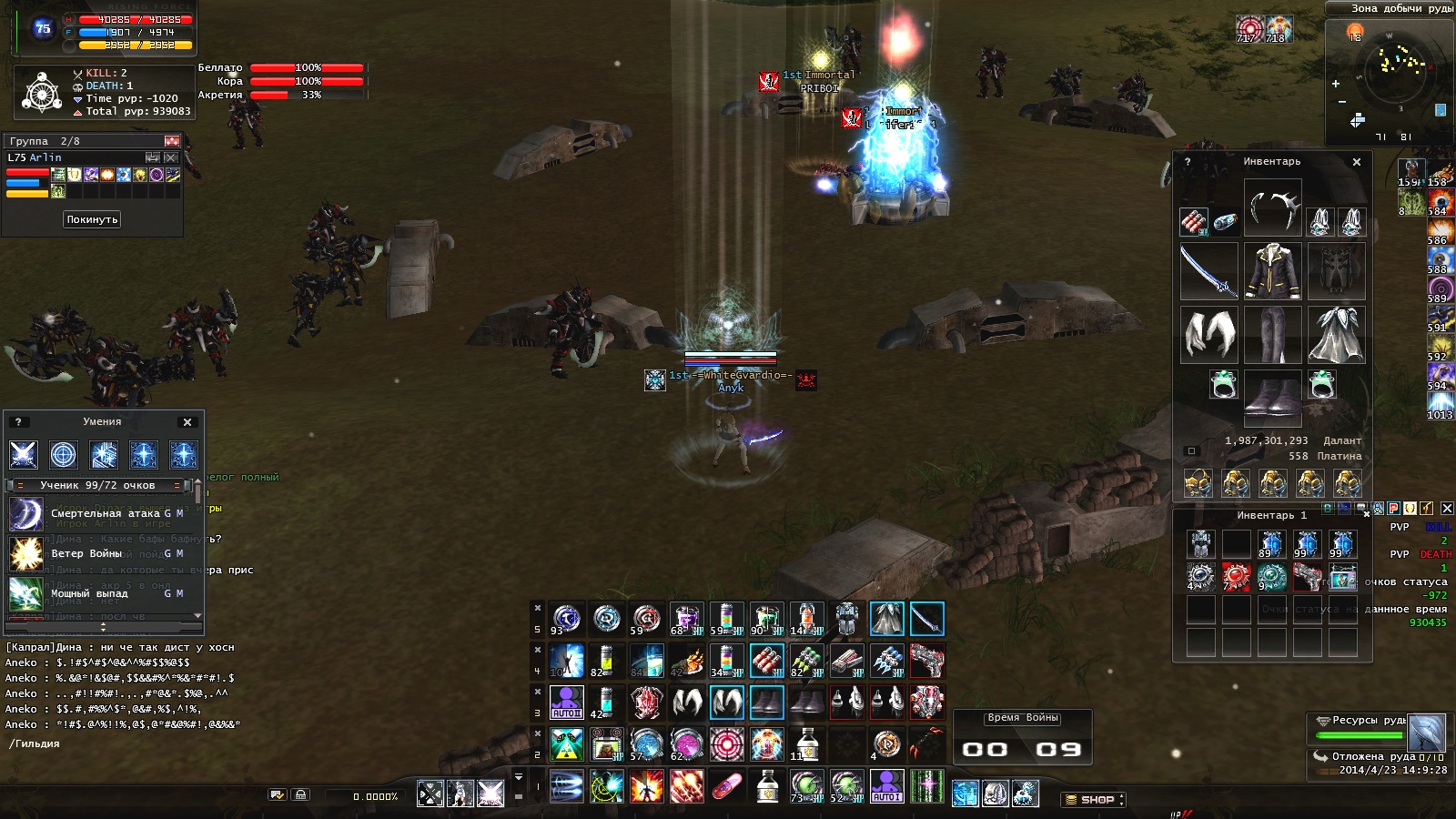Select the pistol item in Инвентарь 1
The width and height of the screenshot is (1456, 819).
1307,577
